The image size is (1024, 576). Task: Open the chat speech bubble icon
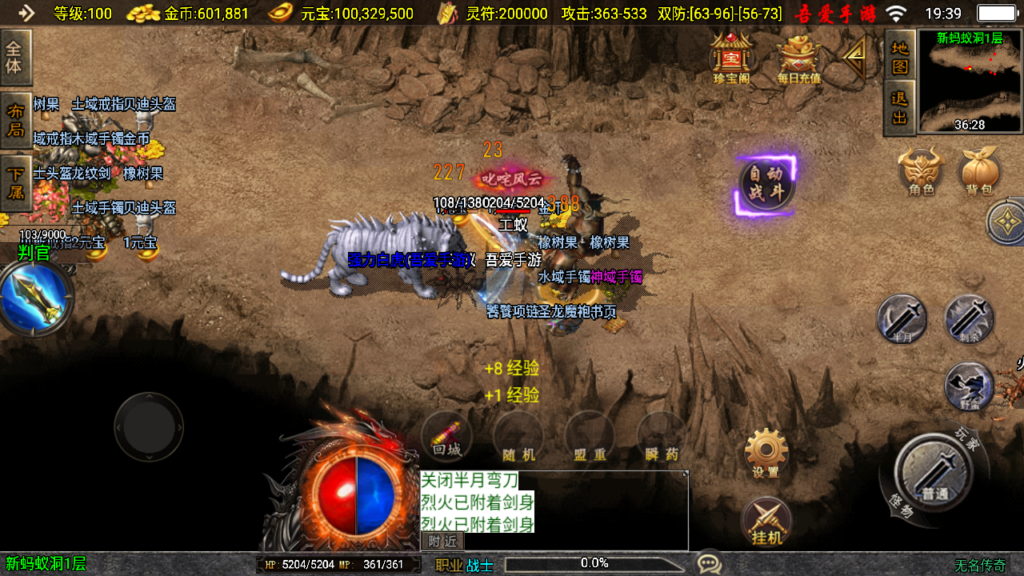pyautogui.click(x=709, y=564)
